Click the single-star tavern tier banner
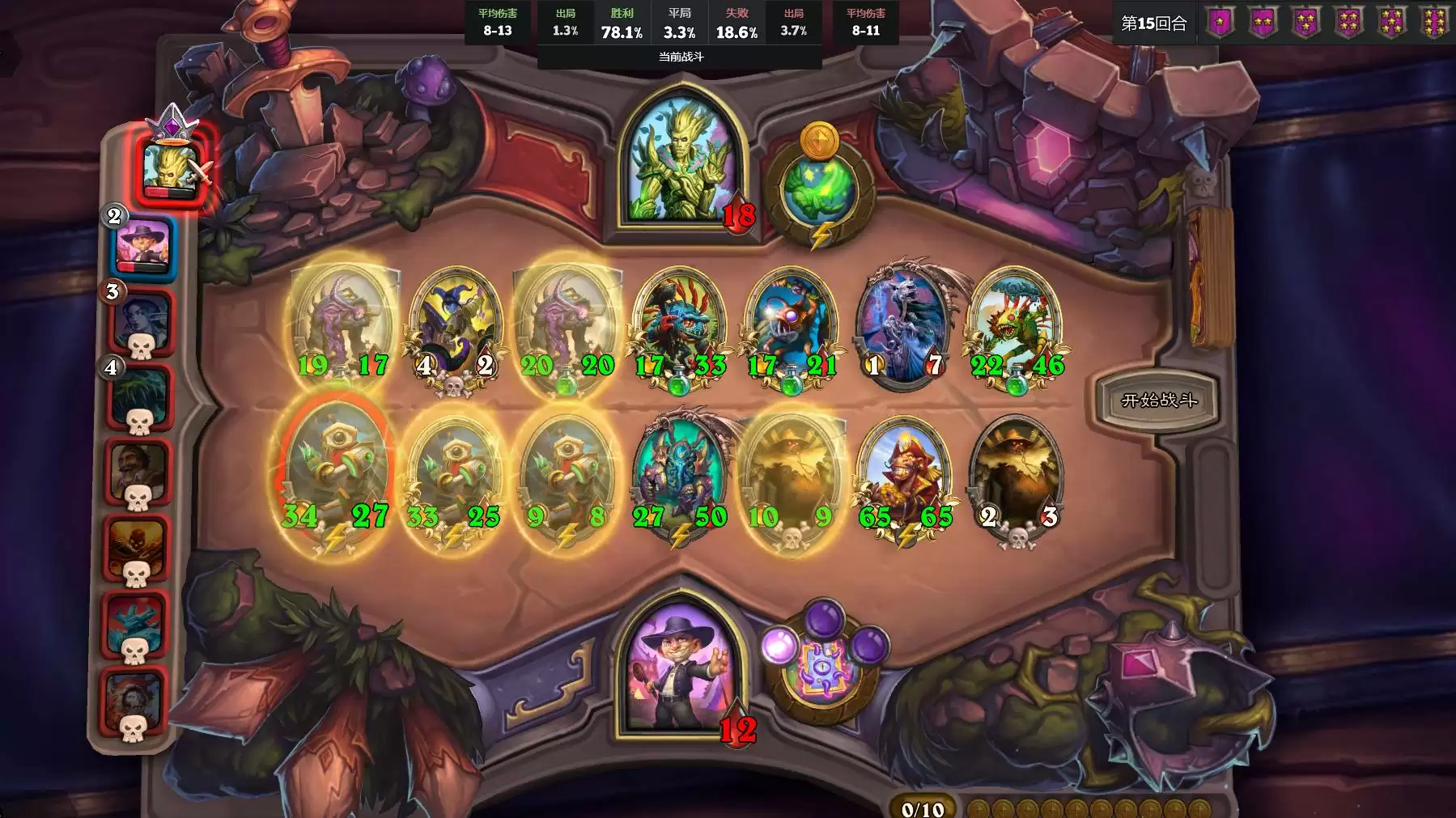 [x=1220, y=23]
